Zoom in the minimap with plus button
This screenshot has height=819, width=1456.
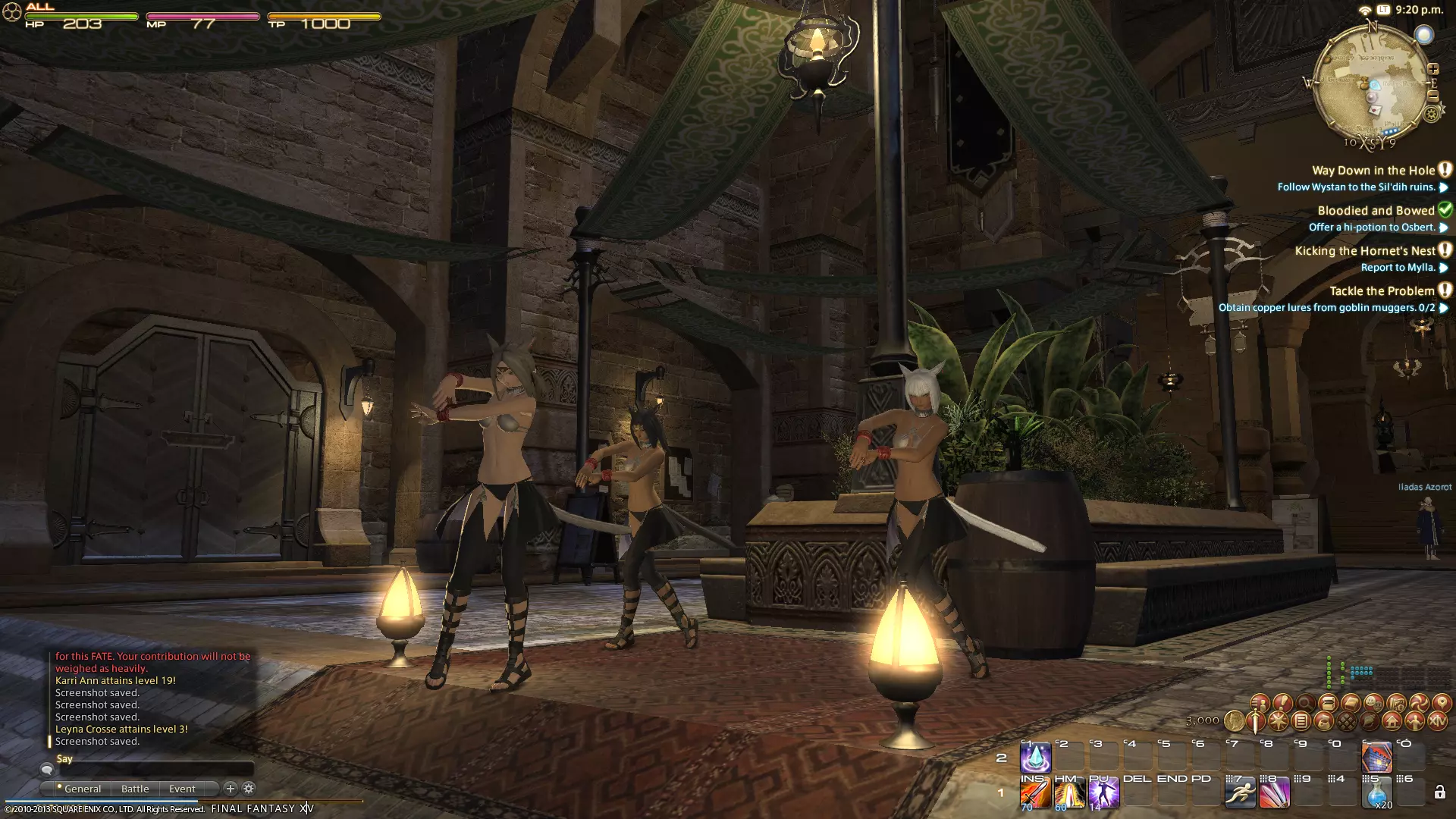1433,69
